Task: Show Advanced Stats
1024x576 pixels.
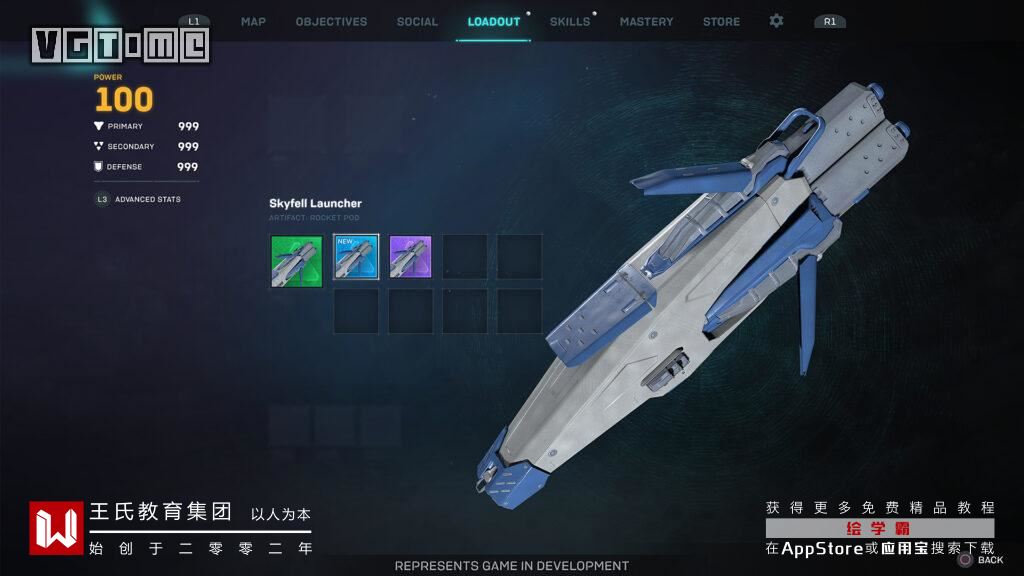Action: pyautogui.click(x=147, y=199)
